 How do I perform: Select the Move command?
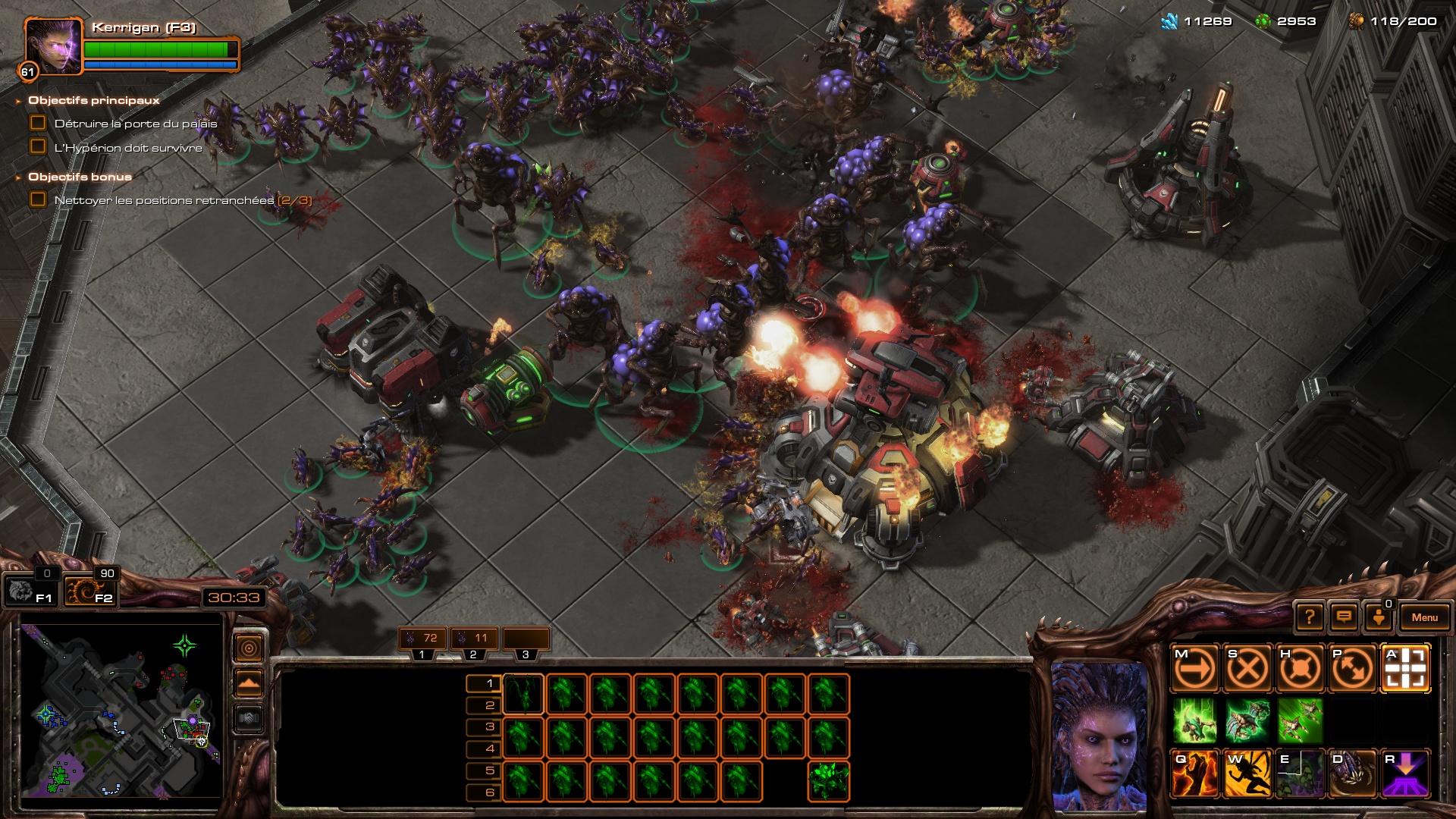pos(1194,669)
